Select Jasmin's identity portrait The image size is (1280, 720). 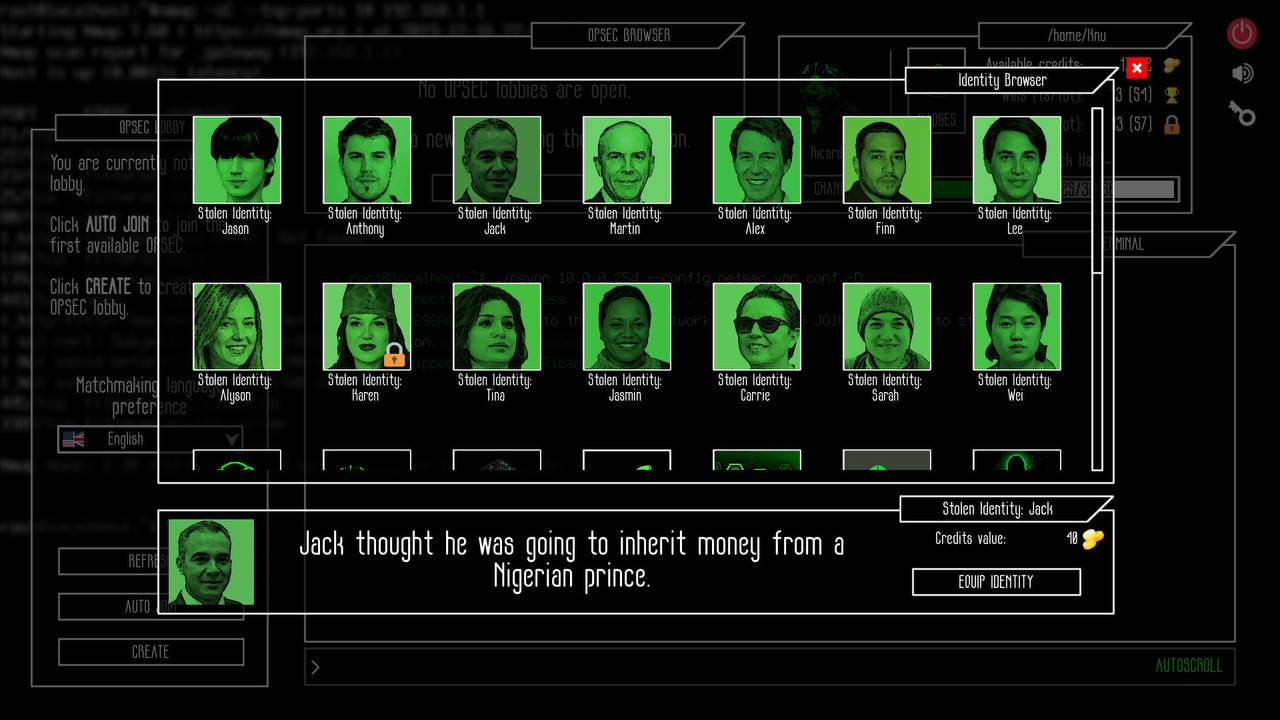[627, 327]
